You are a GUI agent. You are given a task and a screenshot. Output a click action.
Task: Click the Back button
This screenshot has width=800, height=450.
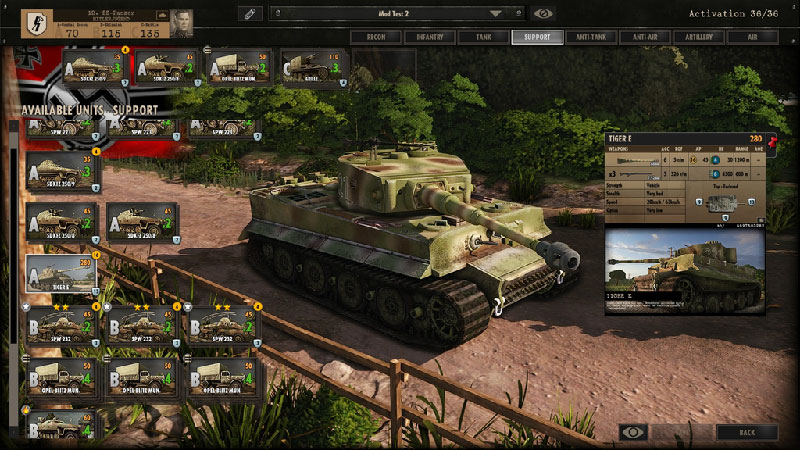click(x=745, y=432)
